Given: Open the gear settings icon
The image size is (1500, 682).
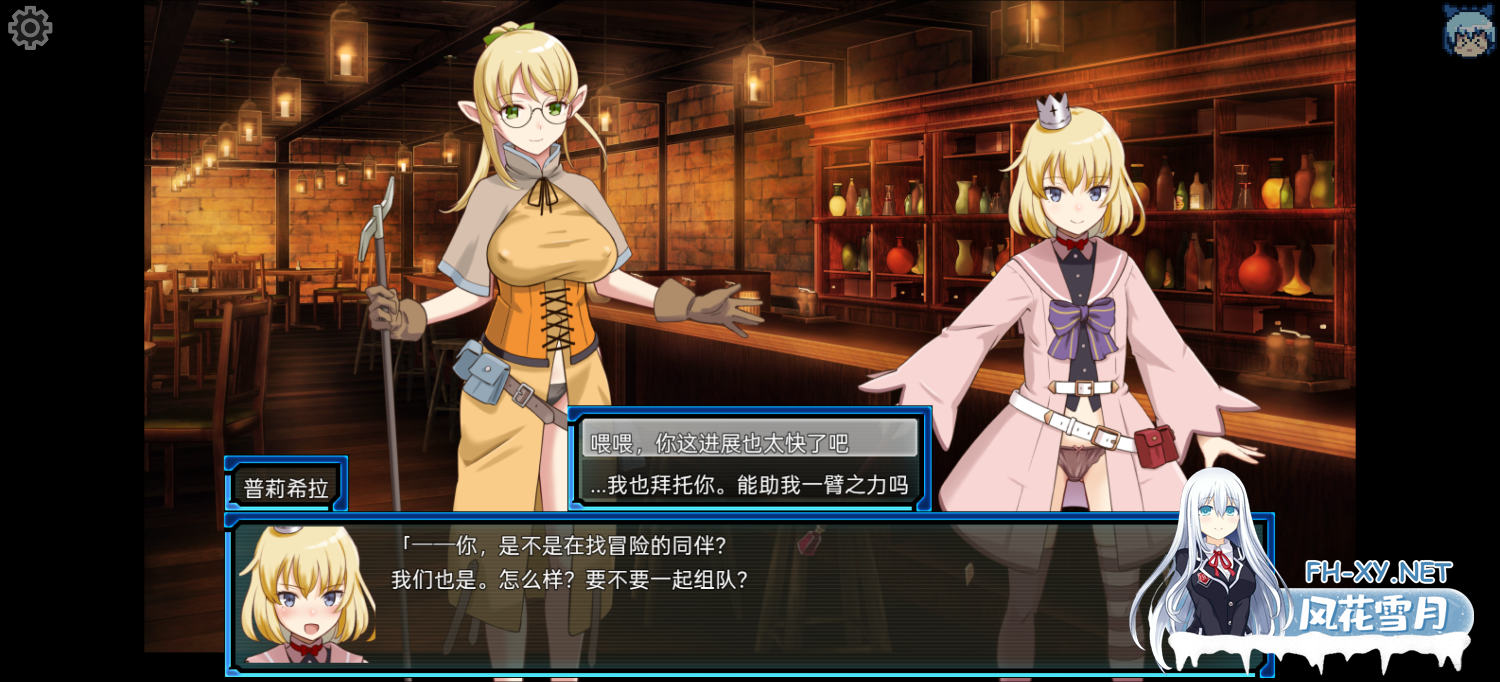Looking at the screenshot, I should [x=30, y=28].
